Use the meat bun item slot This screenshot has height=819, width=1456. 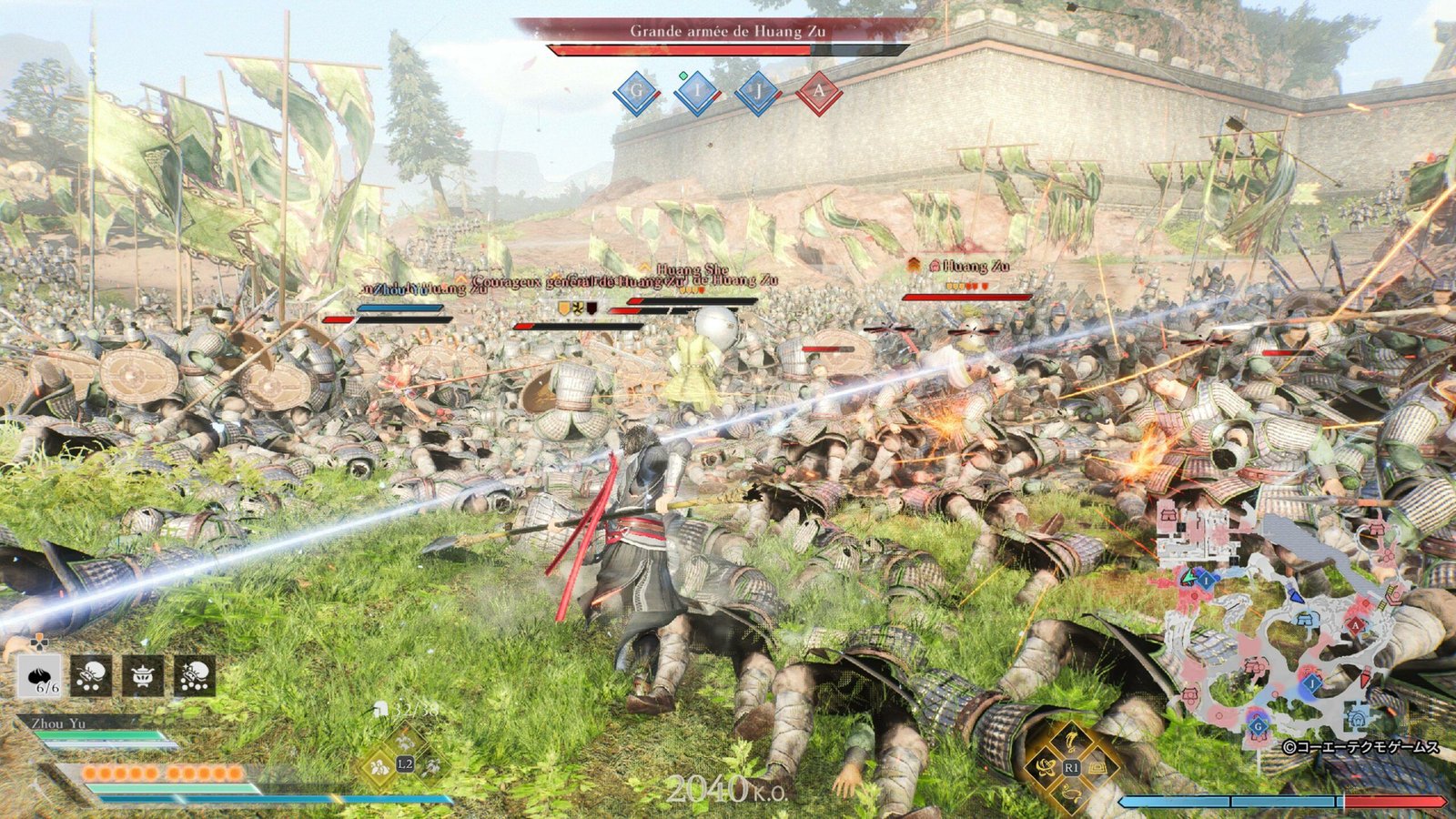coord(40,676)
